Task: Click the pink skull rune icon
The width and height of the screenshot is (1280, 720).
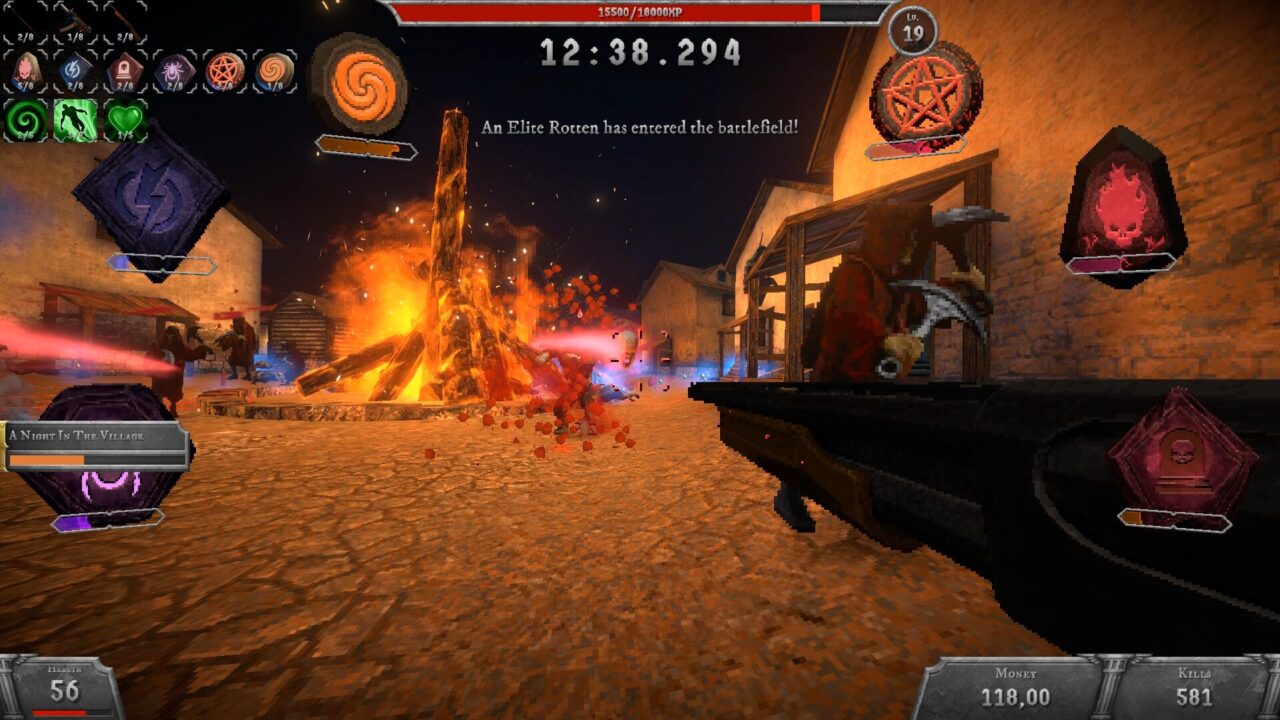Action: pos(25,69)
